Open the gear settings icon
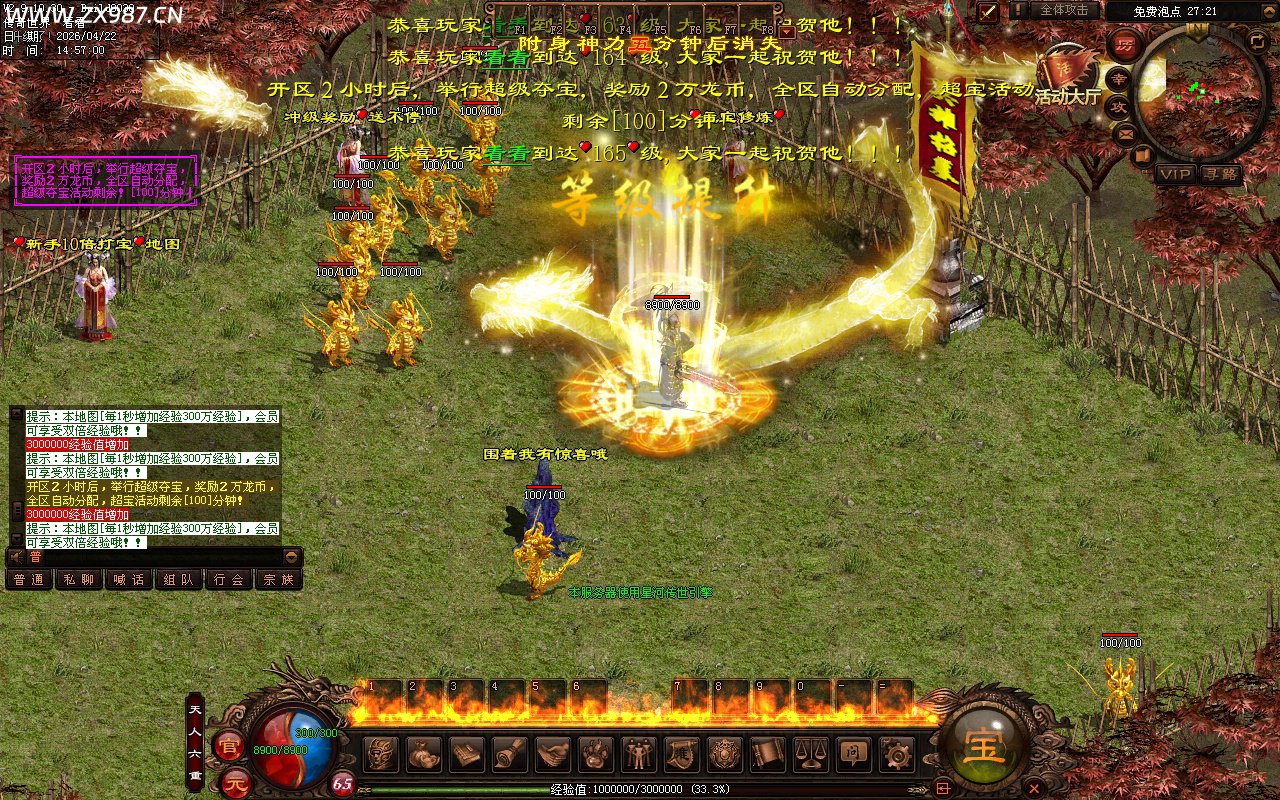1280x800 pixels. click(x=896, y=754)
